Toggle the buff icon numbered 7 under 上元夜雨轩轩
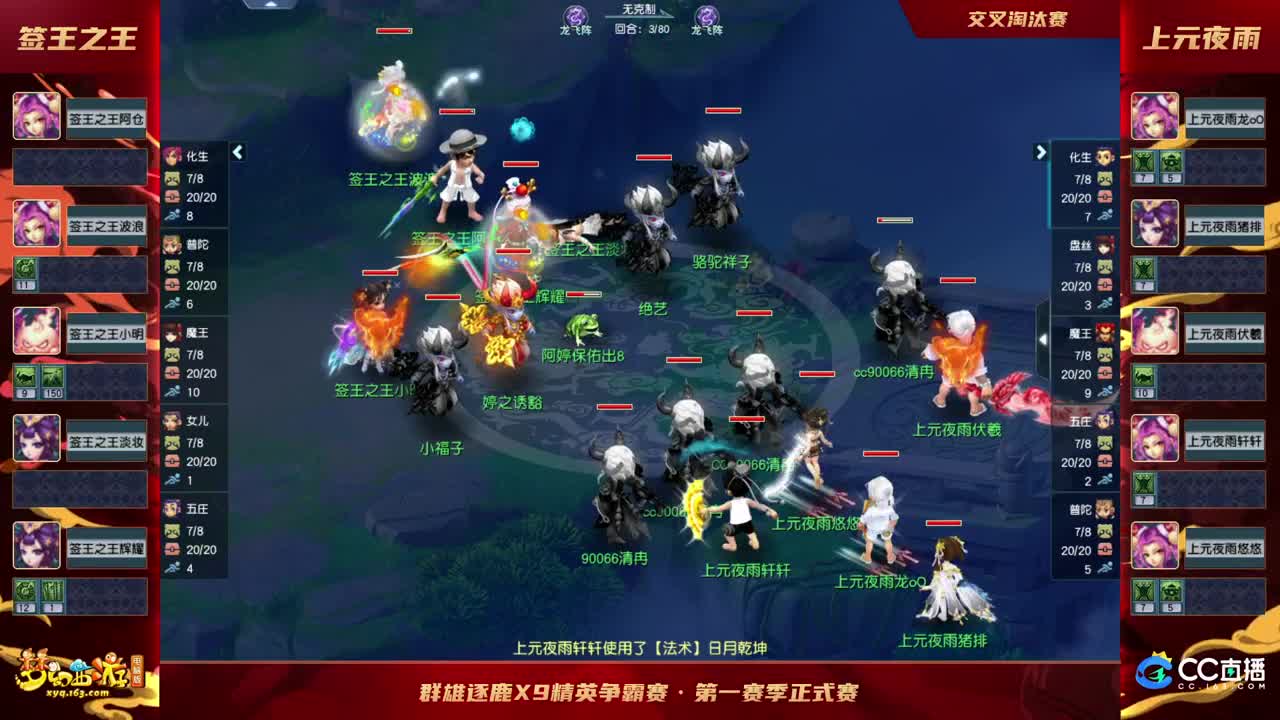The height and width of the screenshot is (720, 1280). pyautogui.click(x=1142, y=483)
